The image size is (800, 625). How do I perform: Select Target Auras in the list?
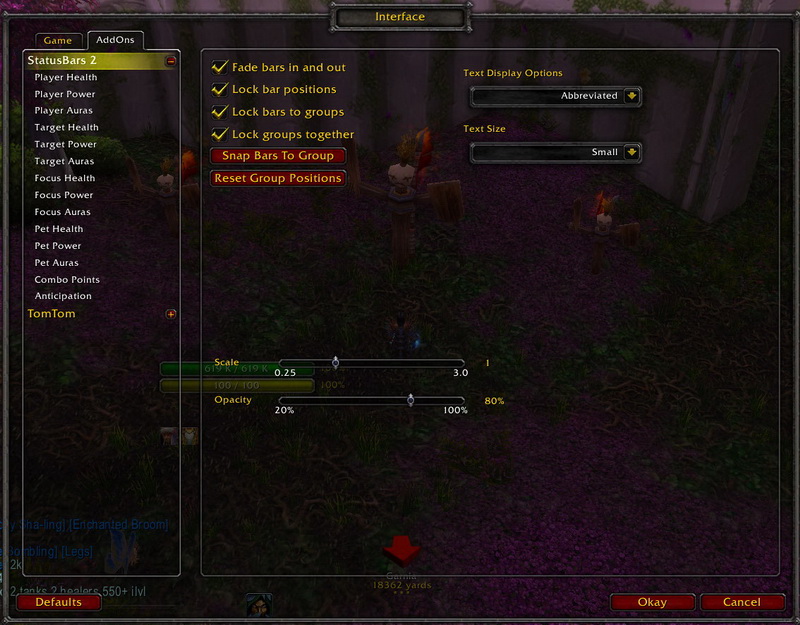coord(64,161)
